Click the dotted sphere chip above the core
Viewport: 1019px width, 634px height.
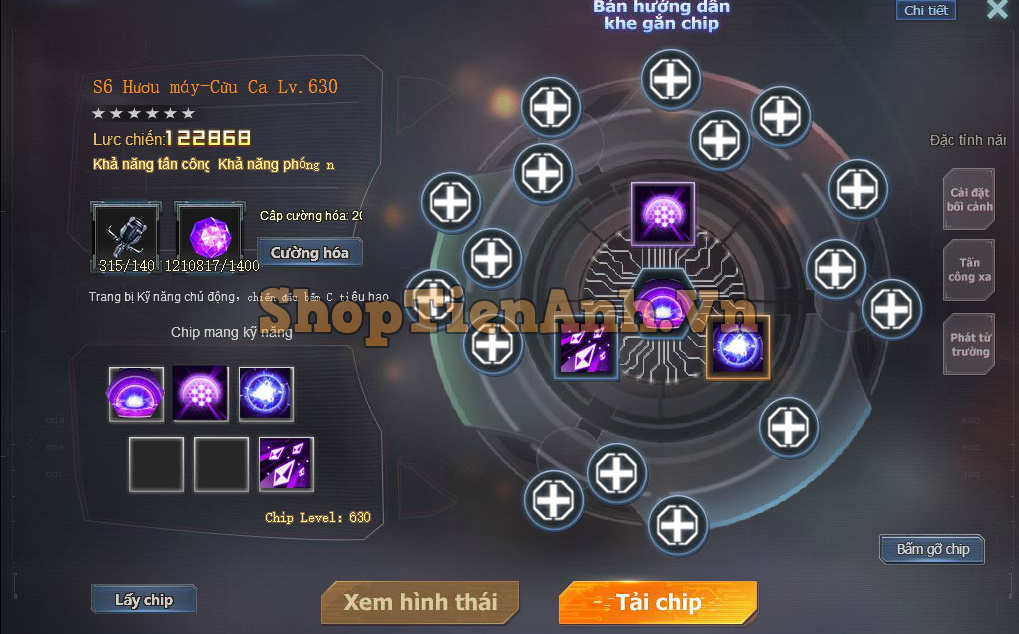(x=662, y=214)
